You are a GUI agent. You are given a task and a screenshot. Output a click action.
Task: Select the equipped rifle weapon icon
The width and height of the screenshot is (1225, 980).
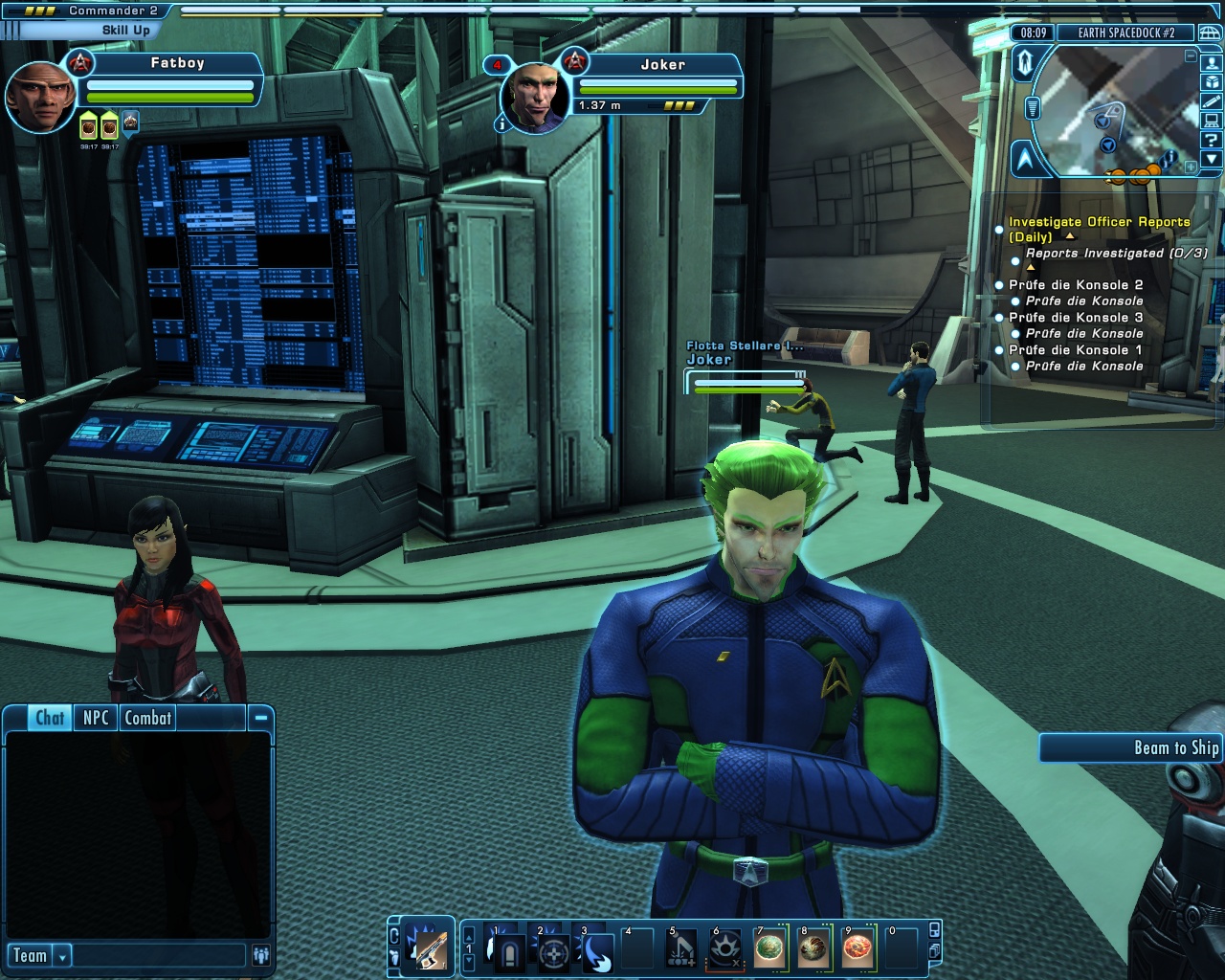(x=427, y=949)
